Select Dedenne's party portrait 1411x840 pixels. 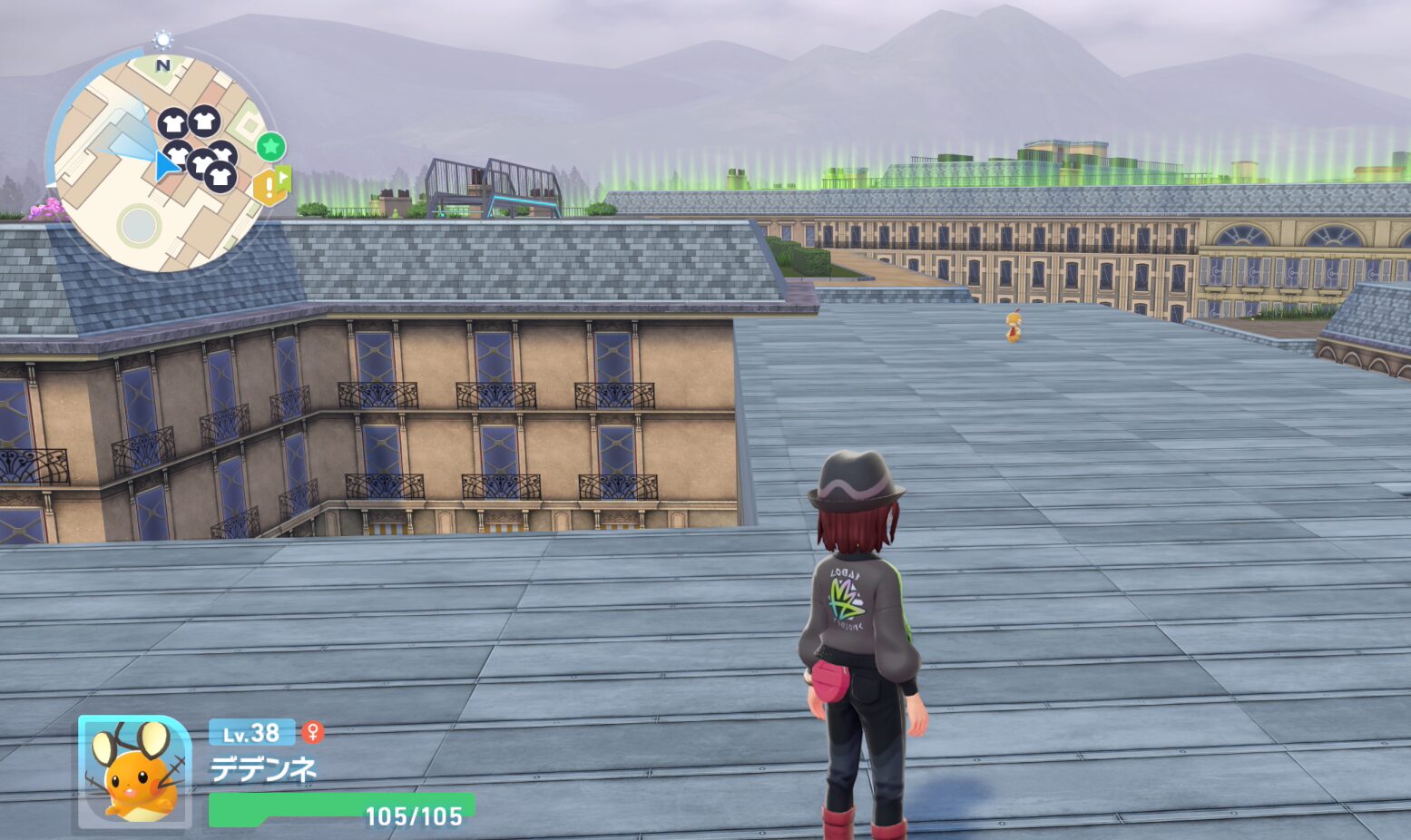coord(135,770)
